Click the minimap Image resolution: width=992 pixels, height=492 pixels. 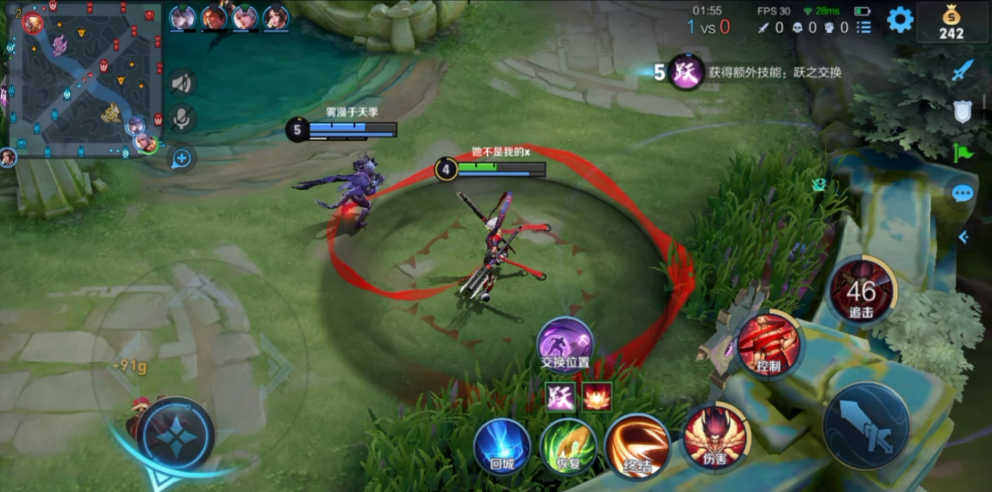[x=84, y=78]
